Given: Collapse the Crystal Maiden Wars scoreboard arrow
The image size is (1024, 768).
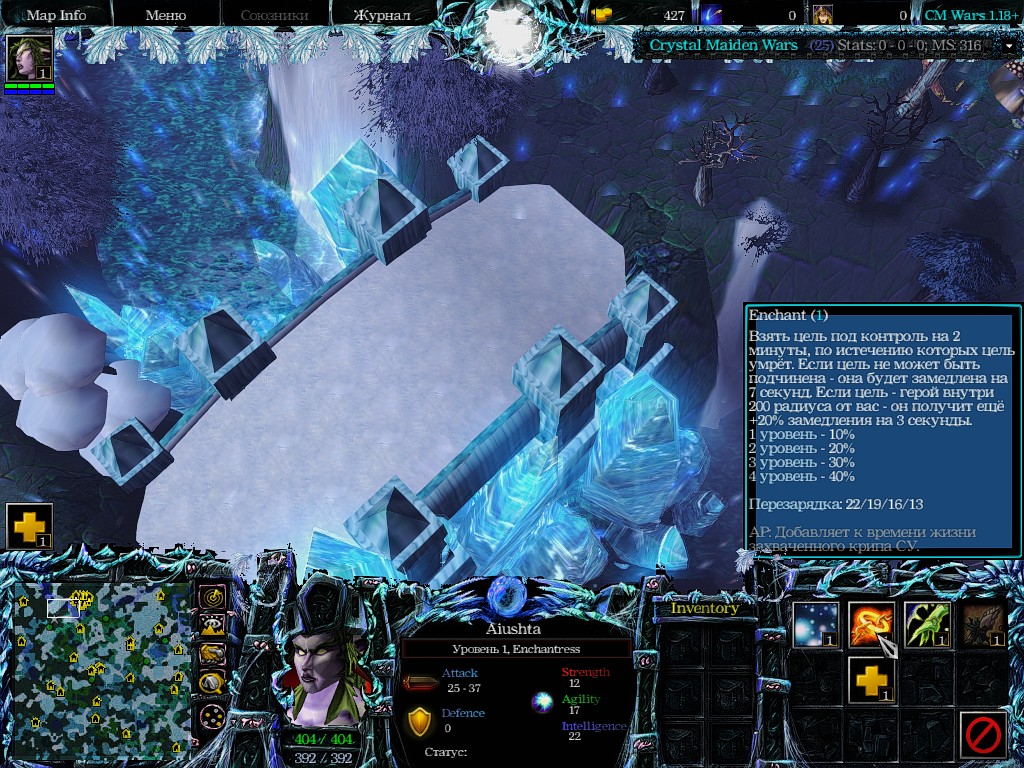Looking at the screenshot, I should [1008, 46].
